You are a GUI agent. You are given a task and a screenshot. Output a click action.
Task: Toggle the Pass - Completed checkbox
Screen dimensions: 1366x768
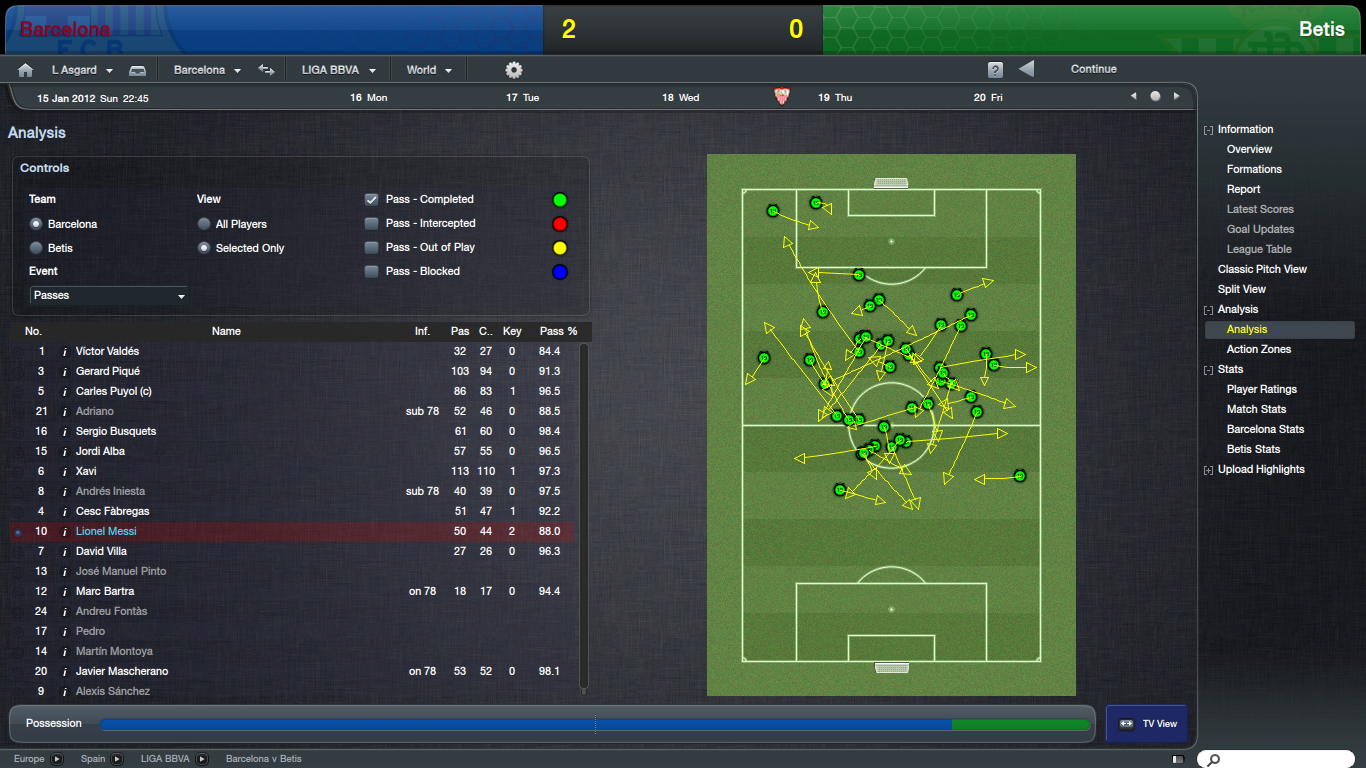(x=372, y=199)
